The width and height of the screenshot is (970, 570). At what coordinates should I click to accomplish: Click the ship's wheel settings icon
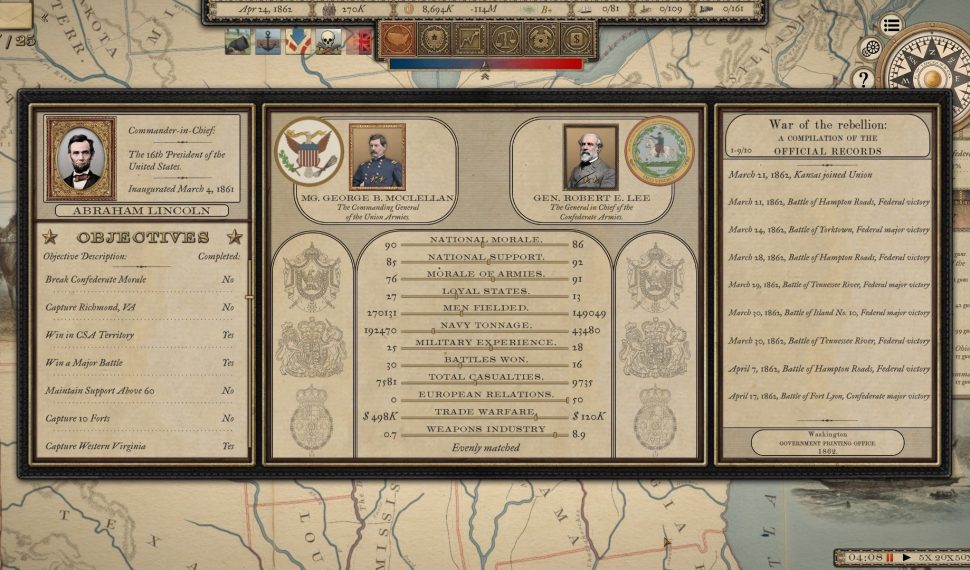coord(871,49)
